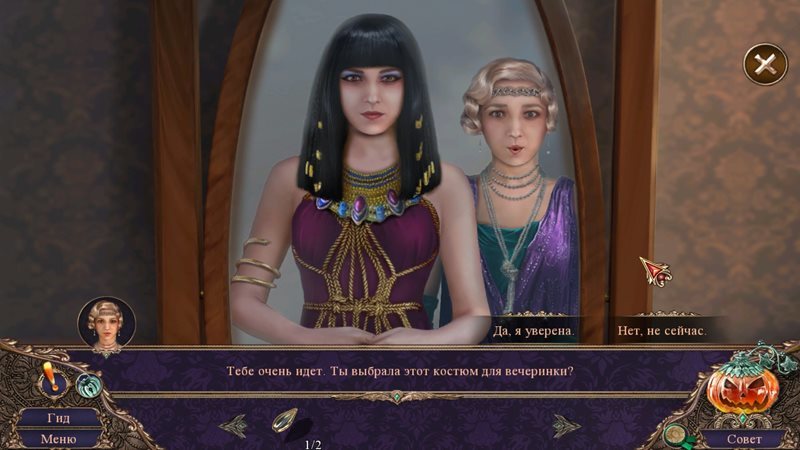Close the dialogue with the X button

765,65
